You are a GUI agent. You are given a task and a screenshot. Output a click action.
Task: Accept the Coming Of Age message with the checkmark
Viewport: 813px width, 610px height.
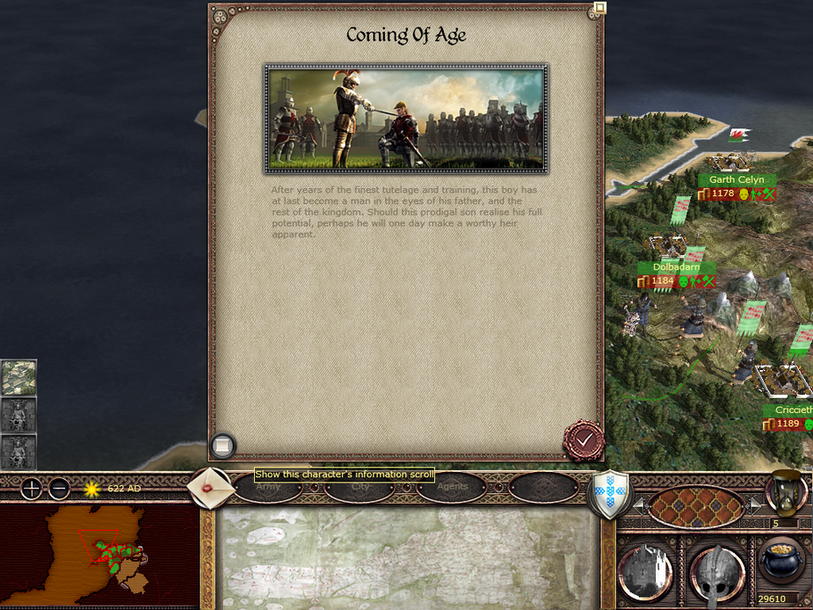point(583,440)
